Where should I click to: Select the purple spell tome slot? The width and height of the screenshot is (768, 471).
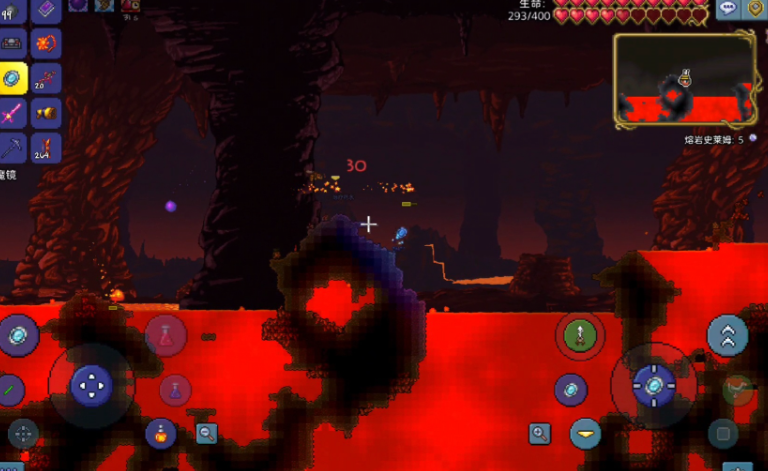pyautogui.click(x=45, y=10)
